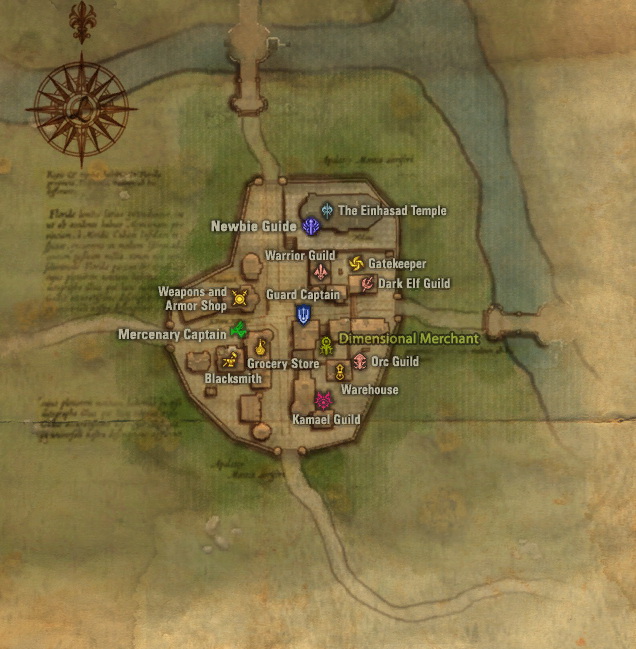Select the Newbie Guide map marker

[x=310, y=227]
